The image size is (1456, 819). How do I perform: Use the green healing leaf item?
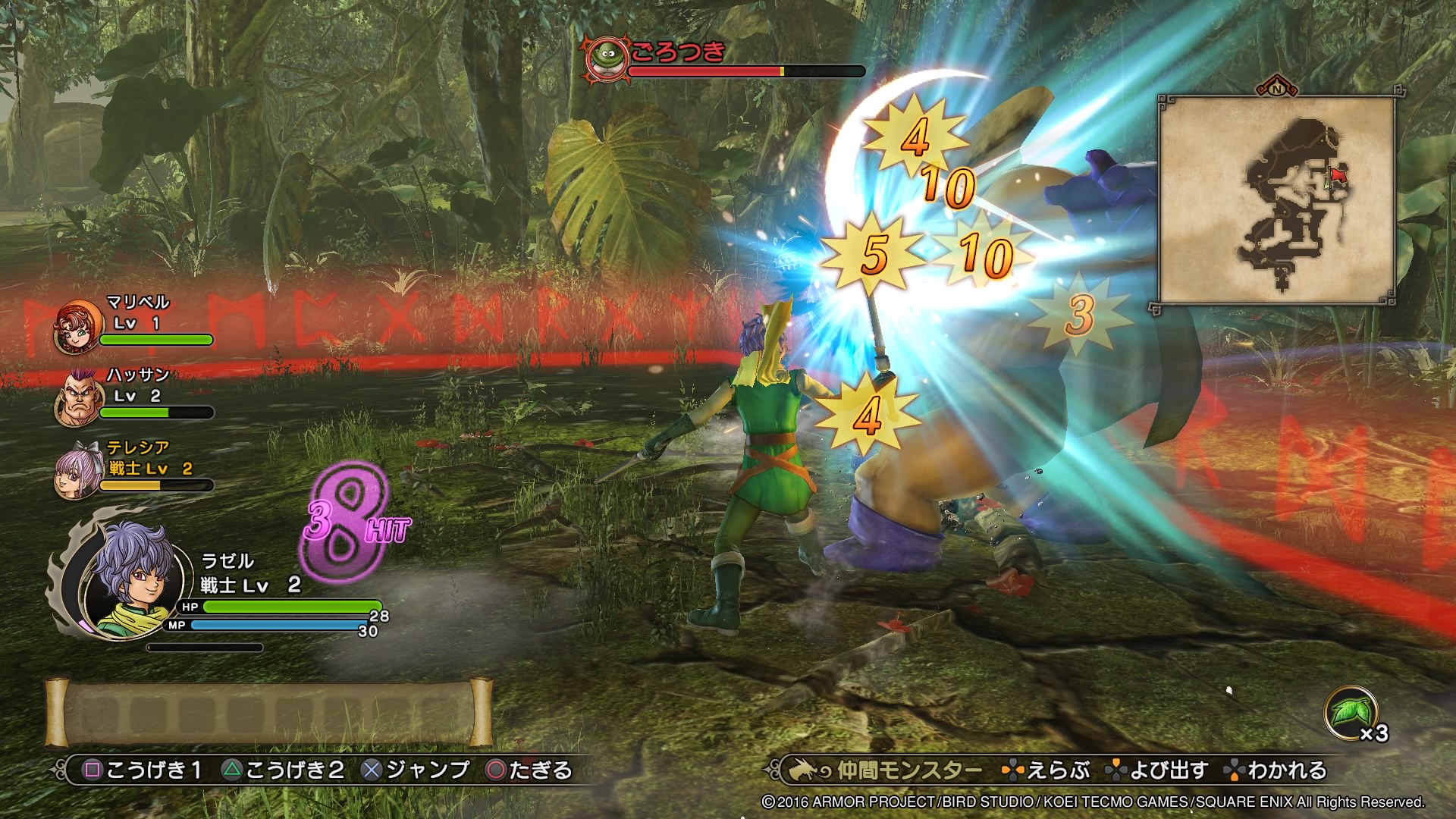(1350, 713)
